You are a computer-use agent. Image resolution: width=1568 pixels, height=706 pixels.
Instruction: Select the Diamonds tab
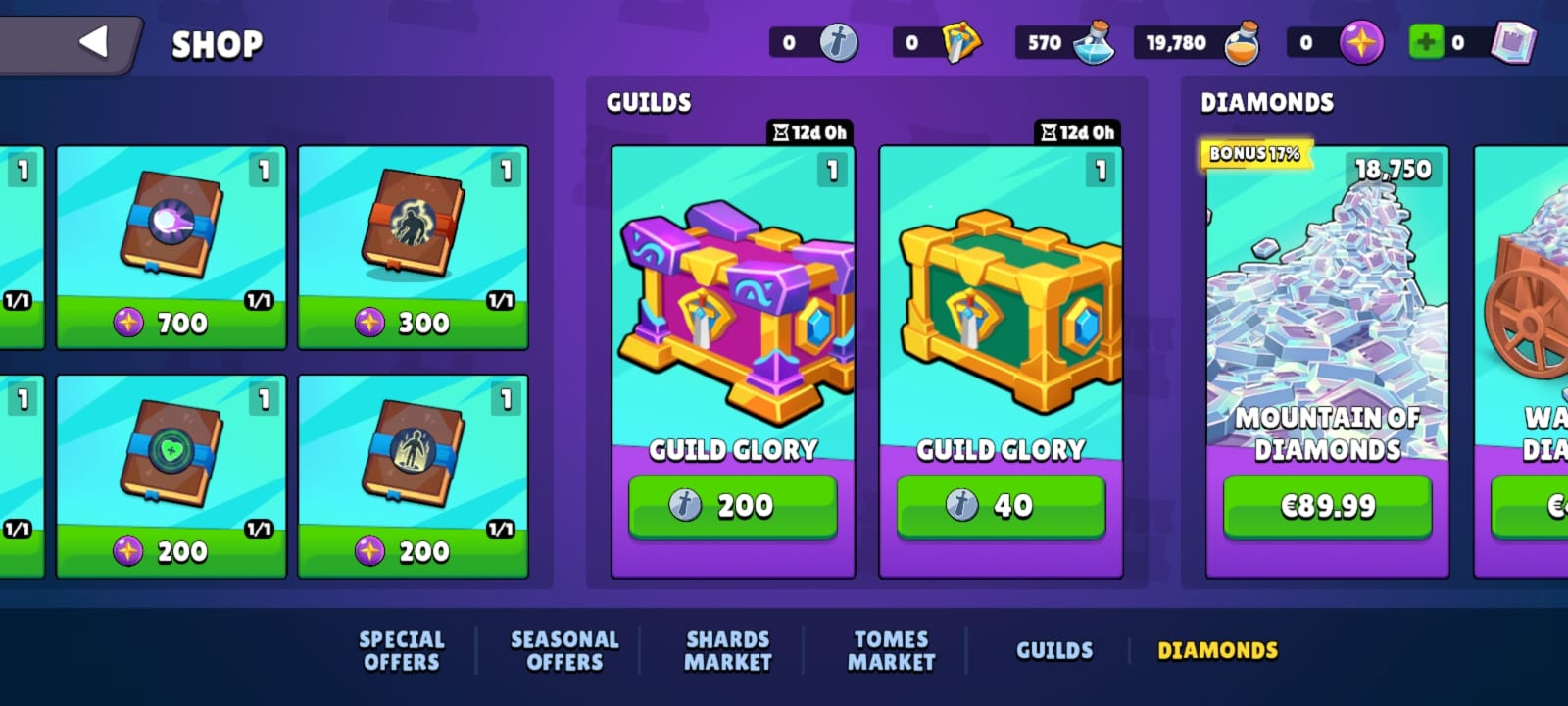(1217, 650)
